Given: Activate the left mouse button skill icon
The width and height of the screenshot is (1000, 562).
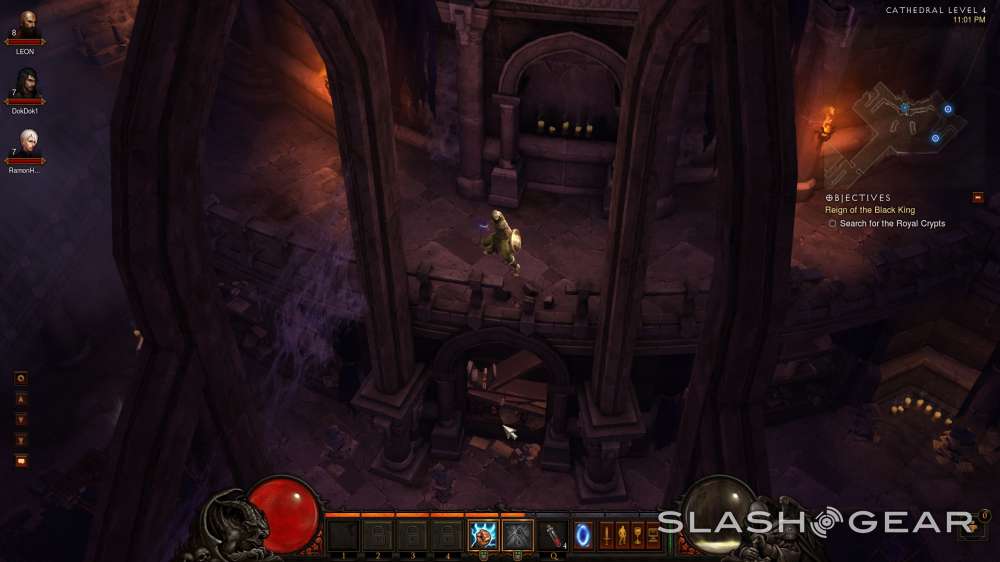Looking at the screenshot, I should (x=484, y=535).
